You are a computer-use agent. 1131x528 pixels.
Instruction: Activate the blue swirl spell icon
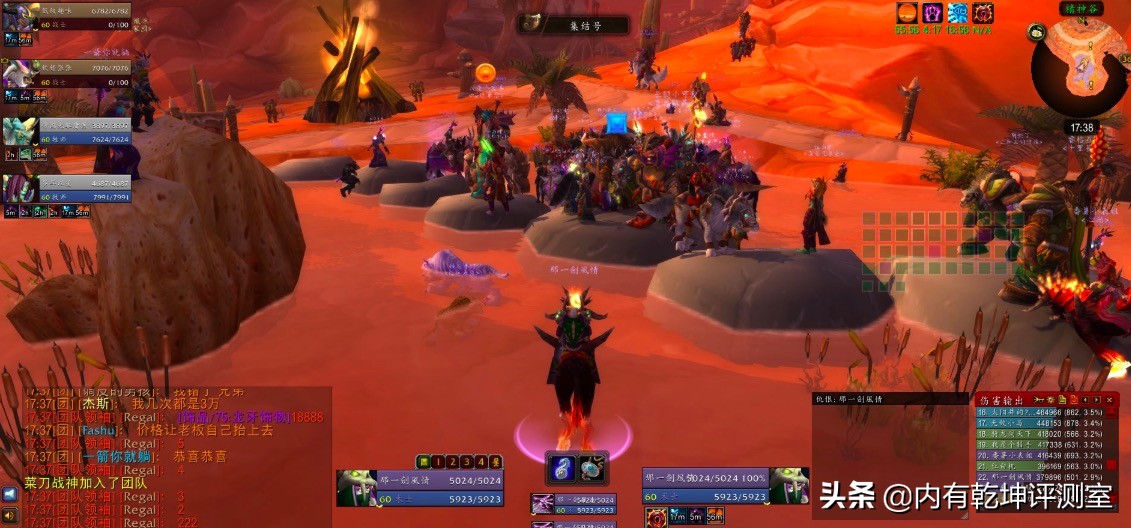pyautogui.click(x=561, y=467)
